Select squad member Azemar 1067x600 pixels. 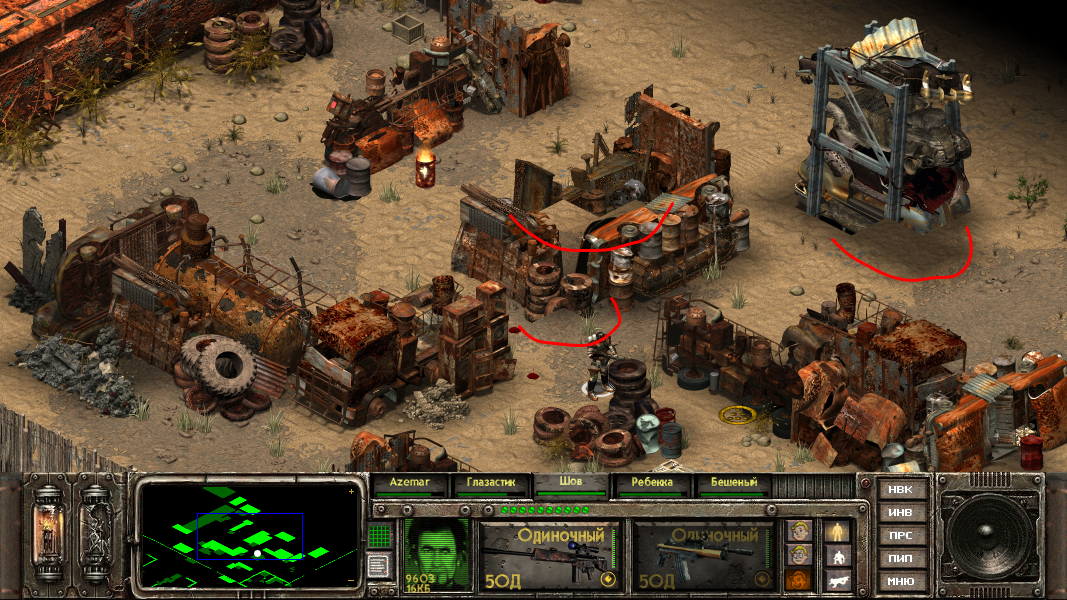[x=410, y=482]
